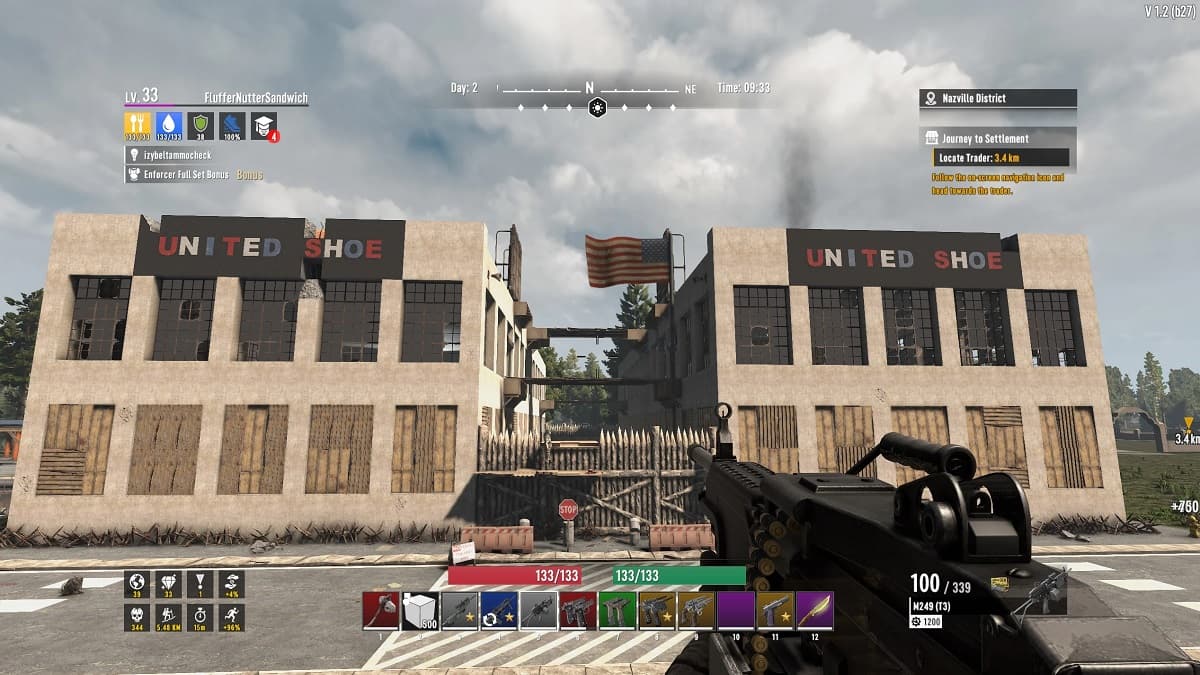Pick the red-background pistol in slot 6

pos(578,611)
